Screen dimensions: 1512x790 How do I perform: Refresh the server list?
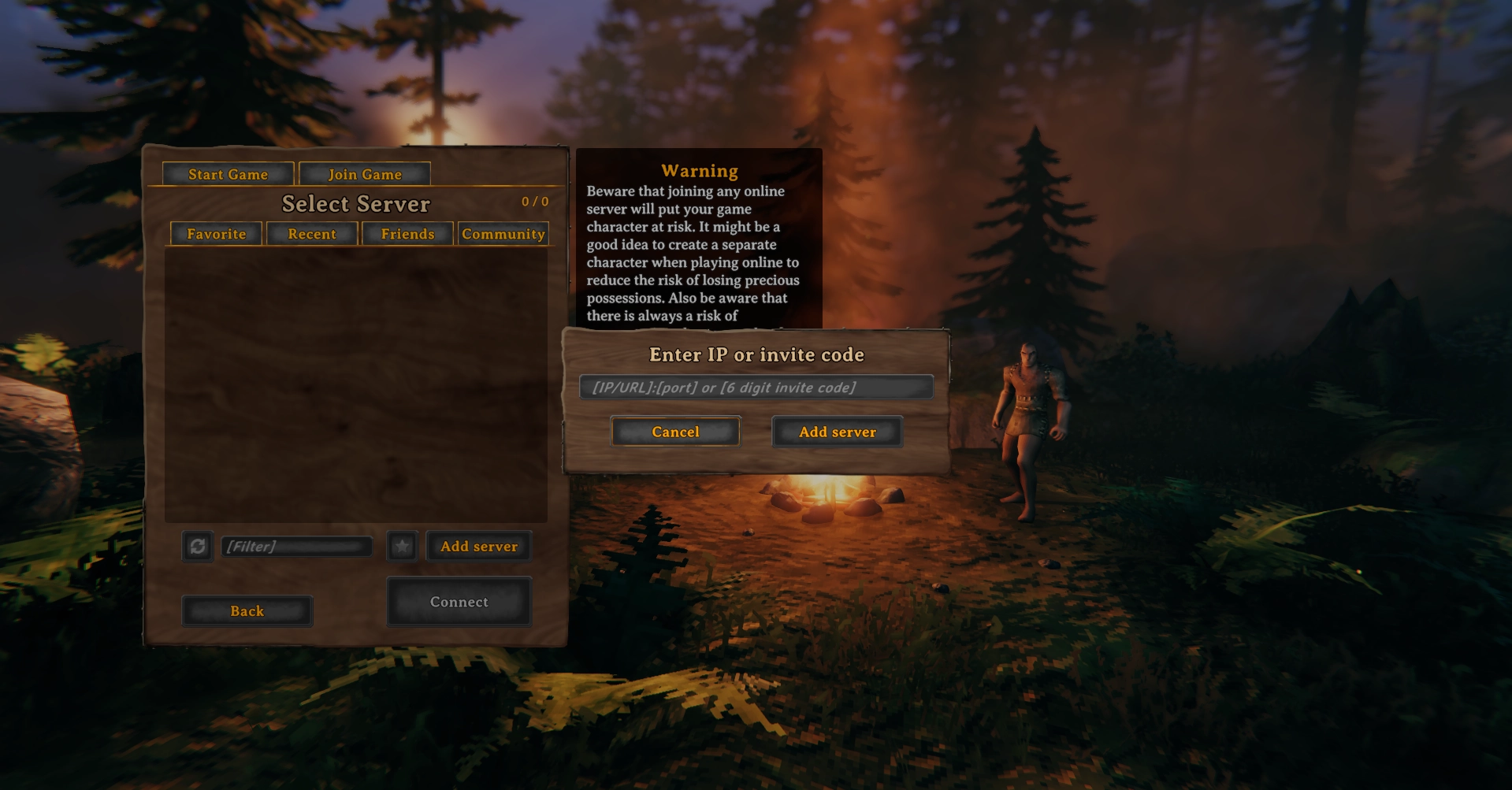pos(198,546)
